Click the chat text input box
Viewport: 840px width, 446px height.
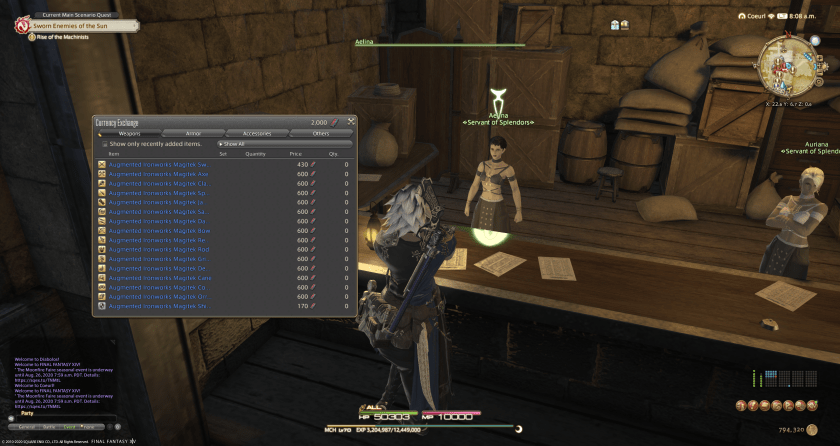[65, 417]
